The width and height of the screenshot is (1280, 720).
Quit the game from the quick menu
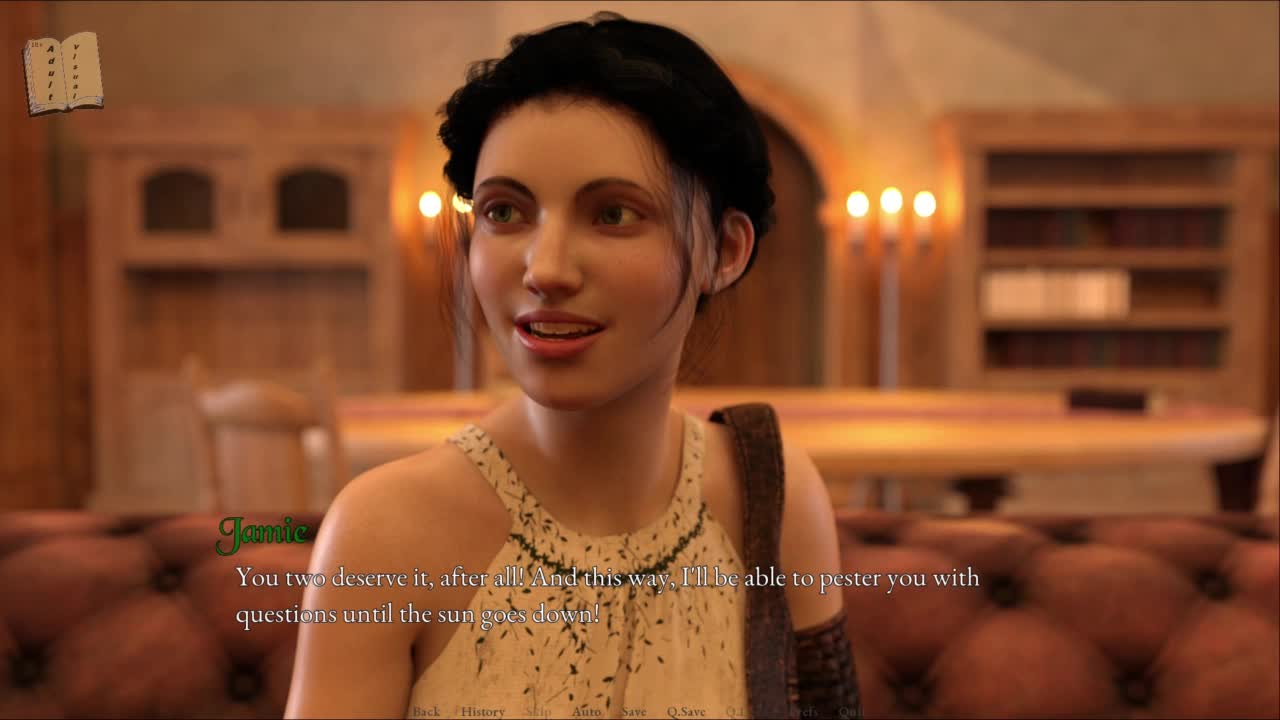852,712
